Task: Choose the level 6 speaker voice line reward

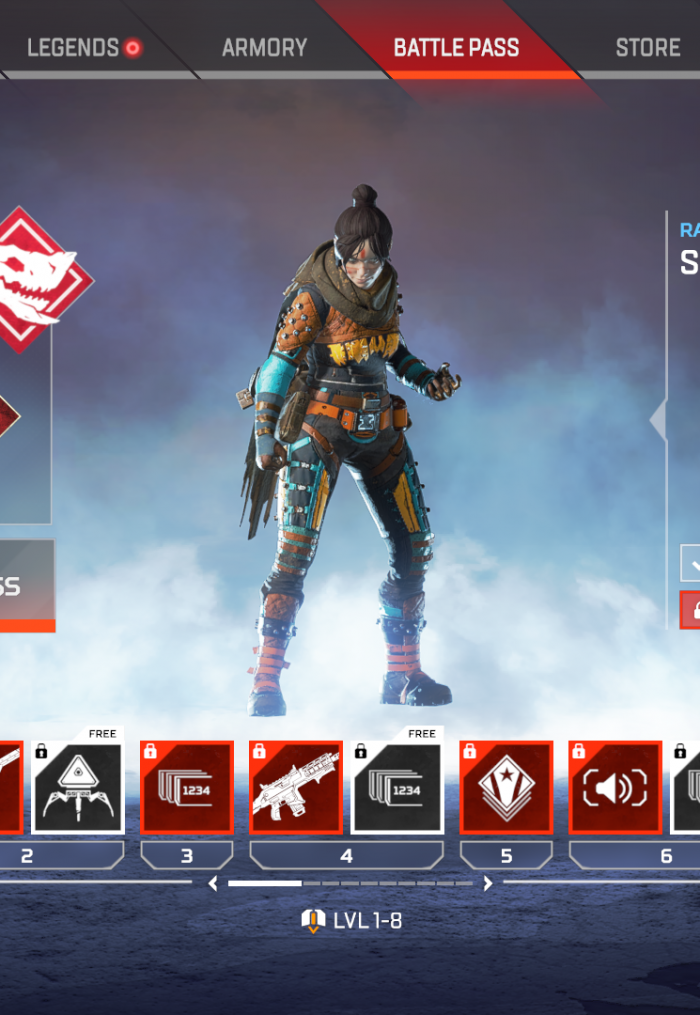Action: (x=615, y=787)
